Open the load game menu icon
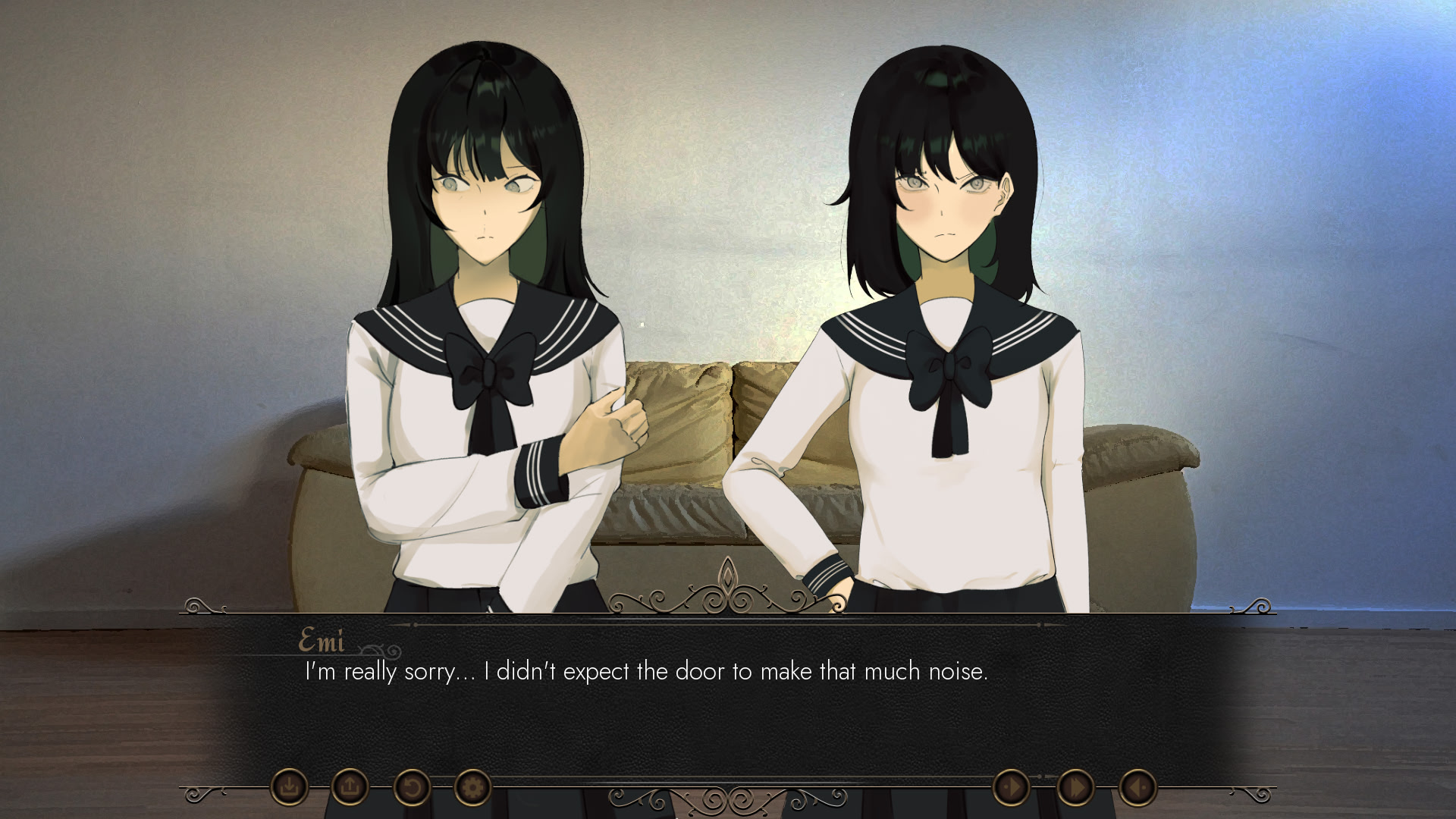The image size is (1456, 819). coord(350,787)
